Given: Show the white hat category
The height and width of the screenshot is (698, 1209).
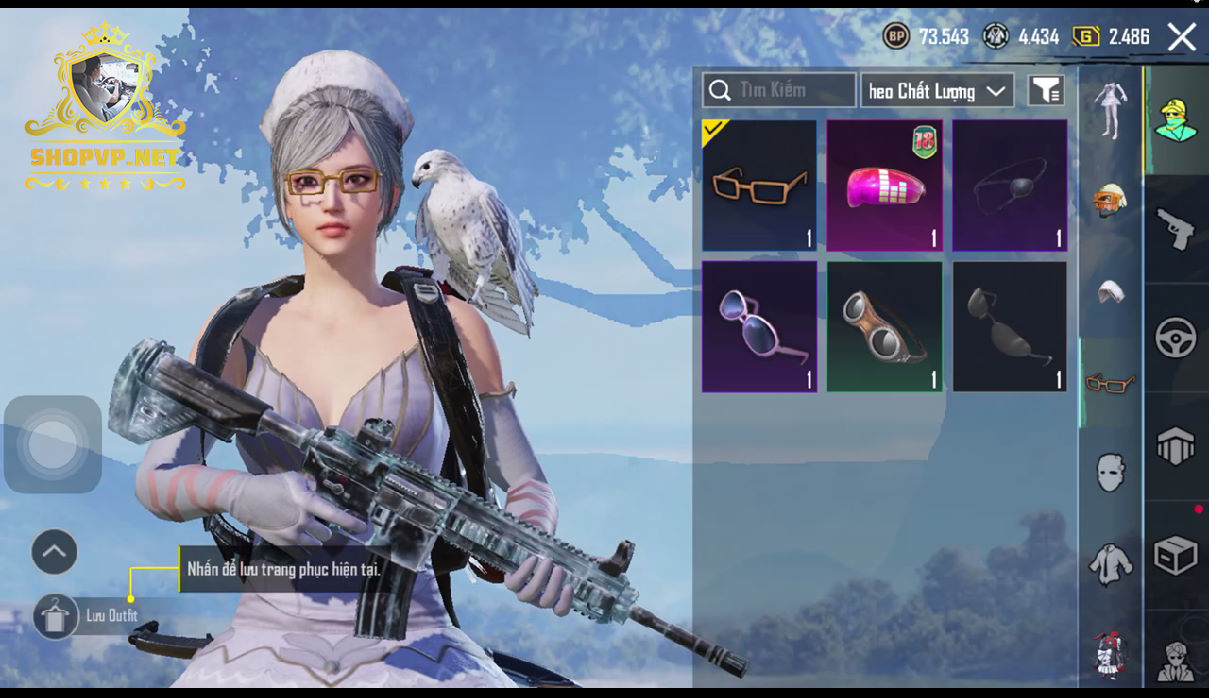Looking at the screenshot, I should tap(1110, 291).
